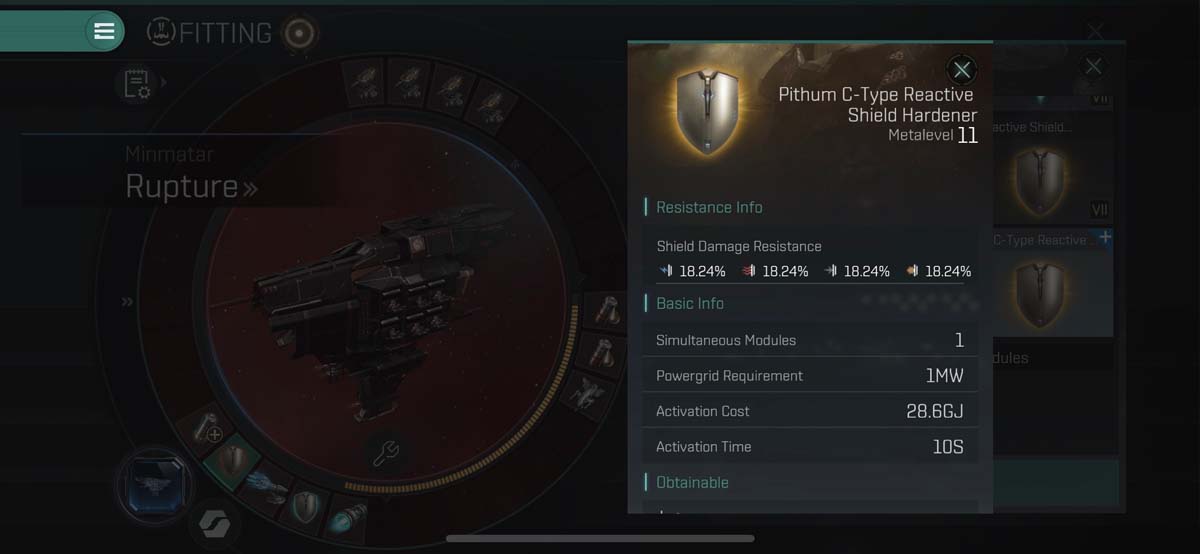Select the highlighted shield hardener fitting slot
Screen dimensions: 1200x554
tap(233, 461)
